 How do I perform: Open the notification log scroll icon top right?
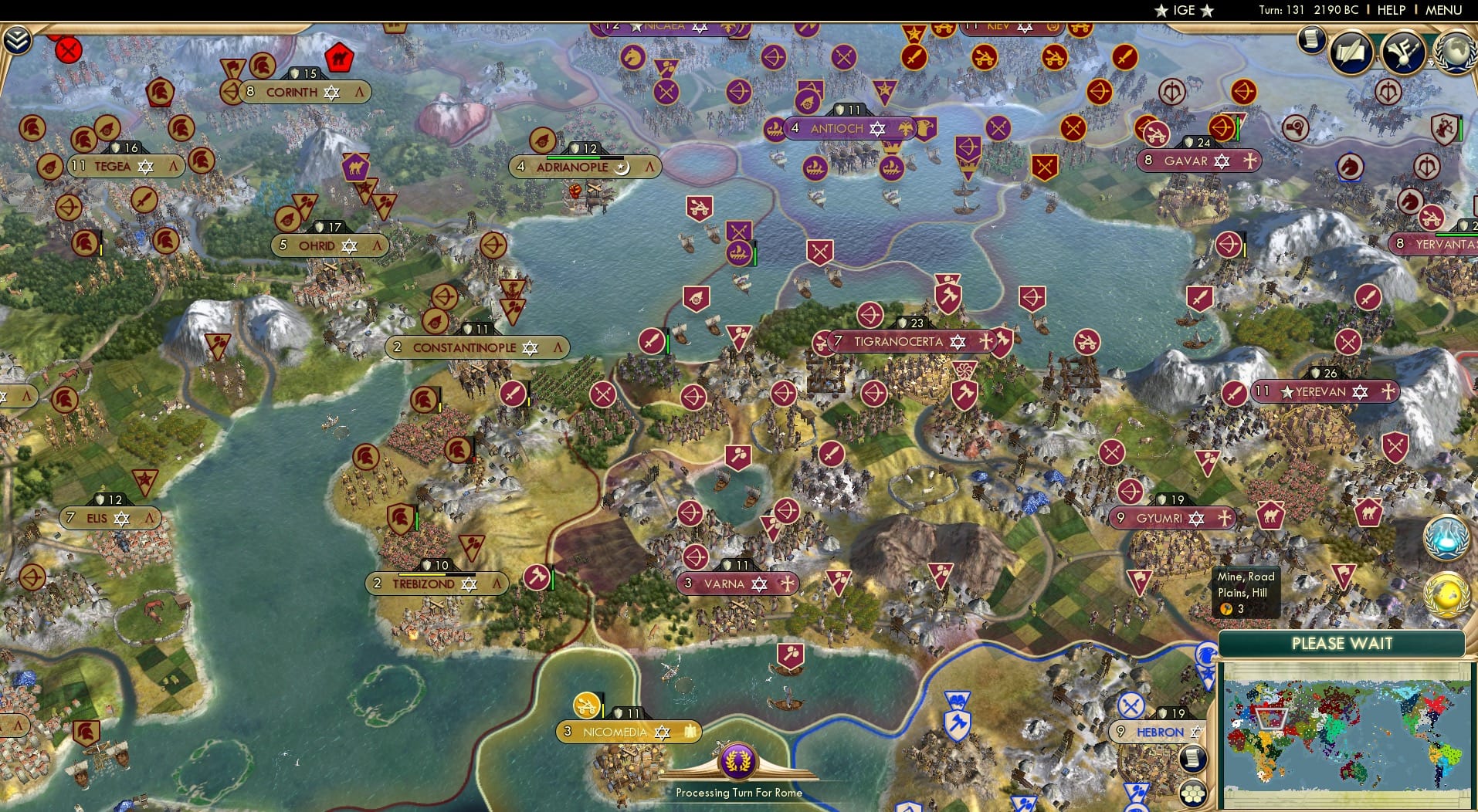point(1310,40)
